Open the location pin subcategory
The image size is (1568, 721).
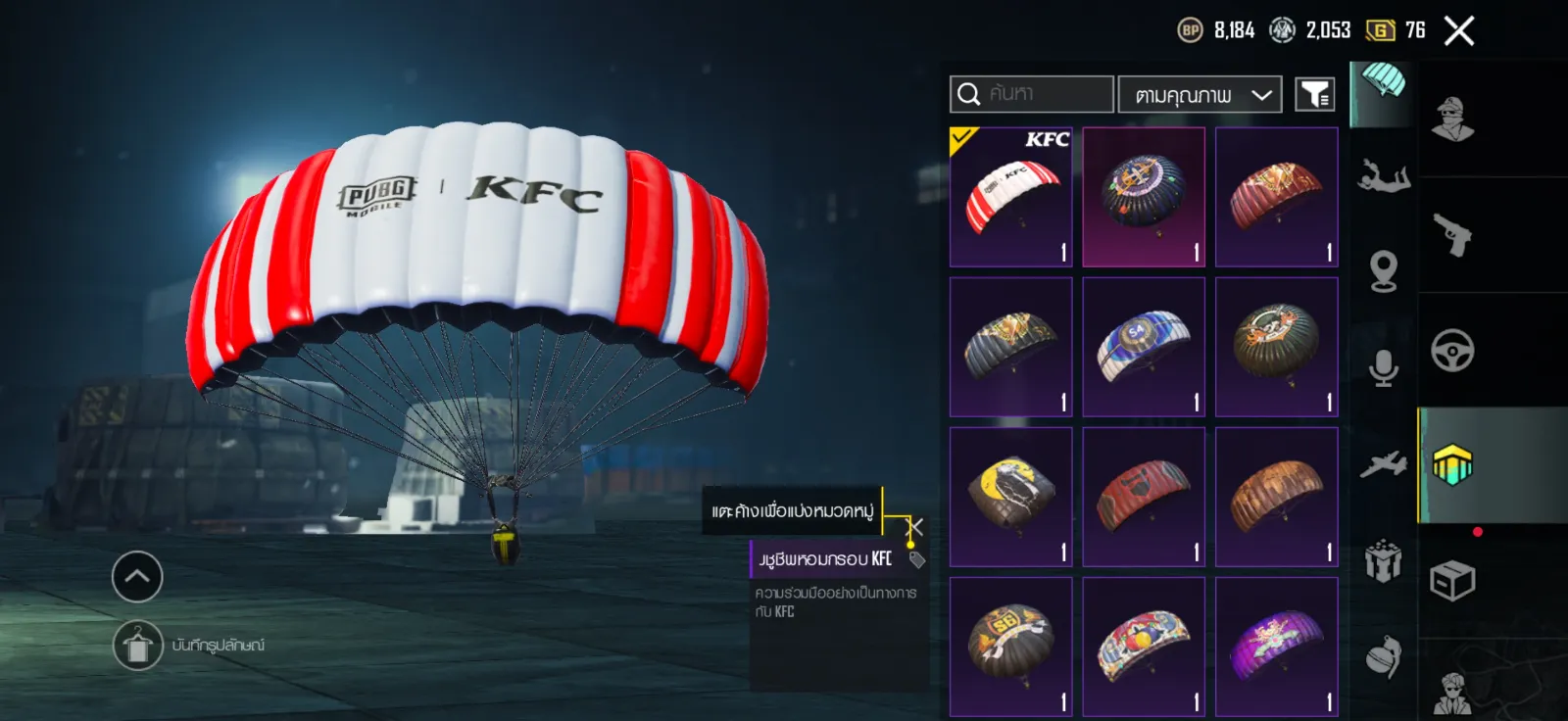1383,271
